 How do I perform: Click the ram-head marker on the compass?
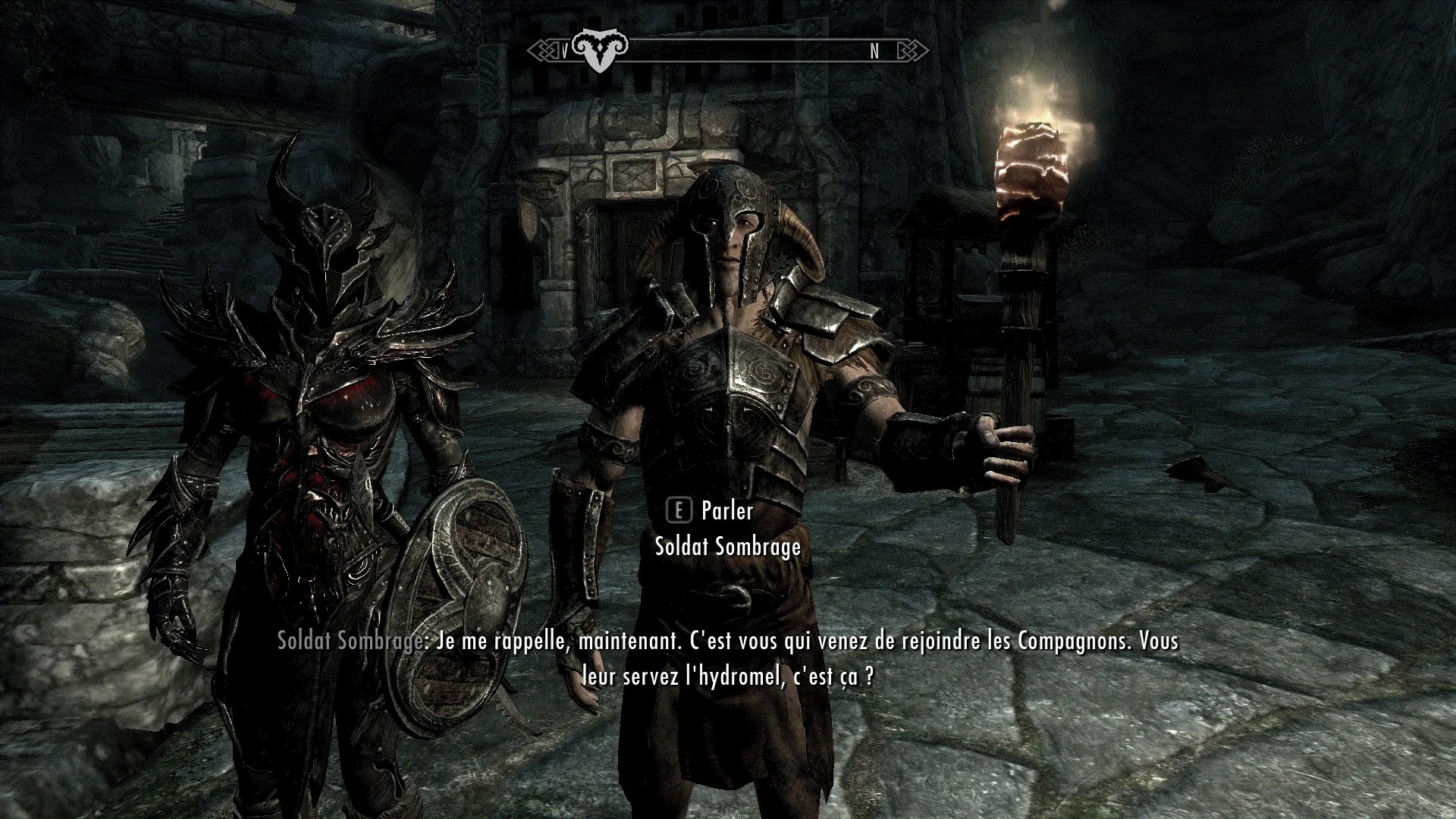click(x=600, y=50)
